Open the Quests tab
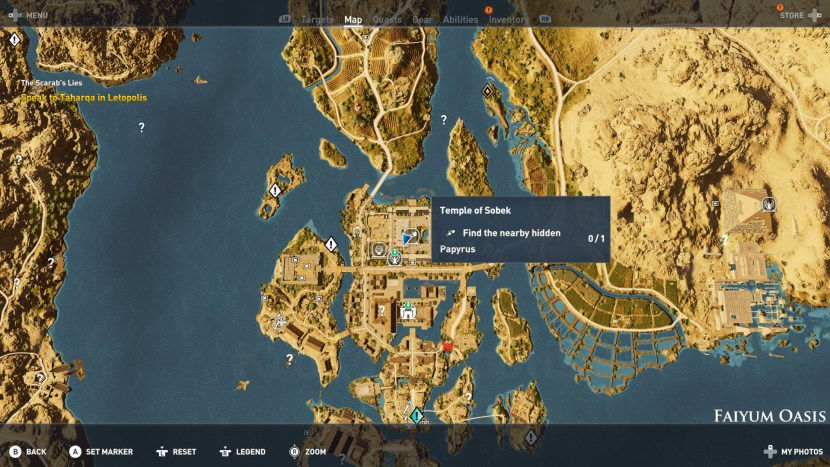The image size is (830, 467). pyautogui.click(x=387, y=19)
